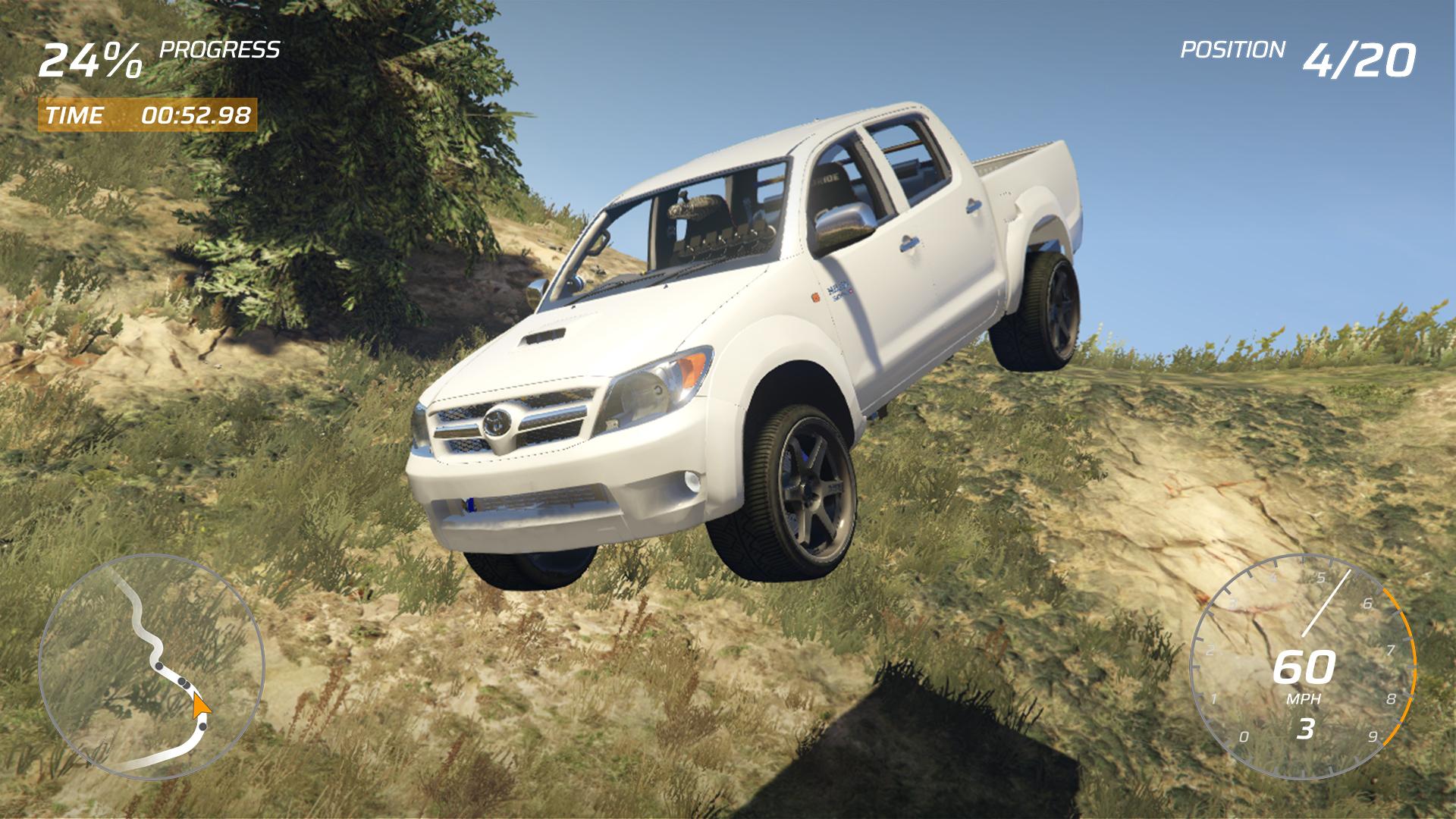Click the upper waypoint marker on the minimap
The height and width of the screenshot is (819, 1456).
pyautogui.click(x=157, y=665)
